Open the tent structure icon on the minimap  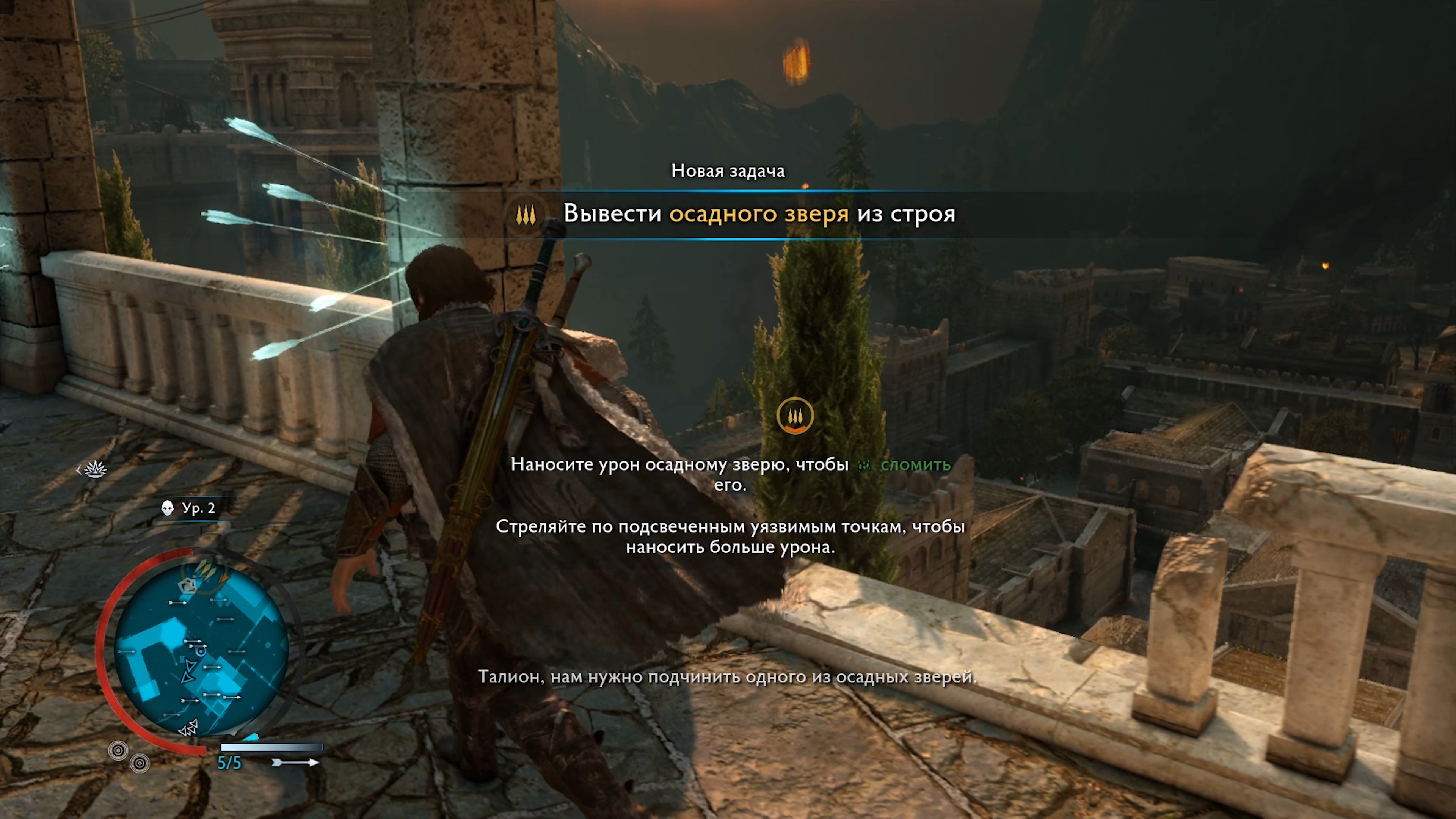pos(188,585)
